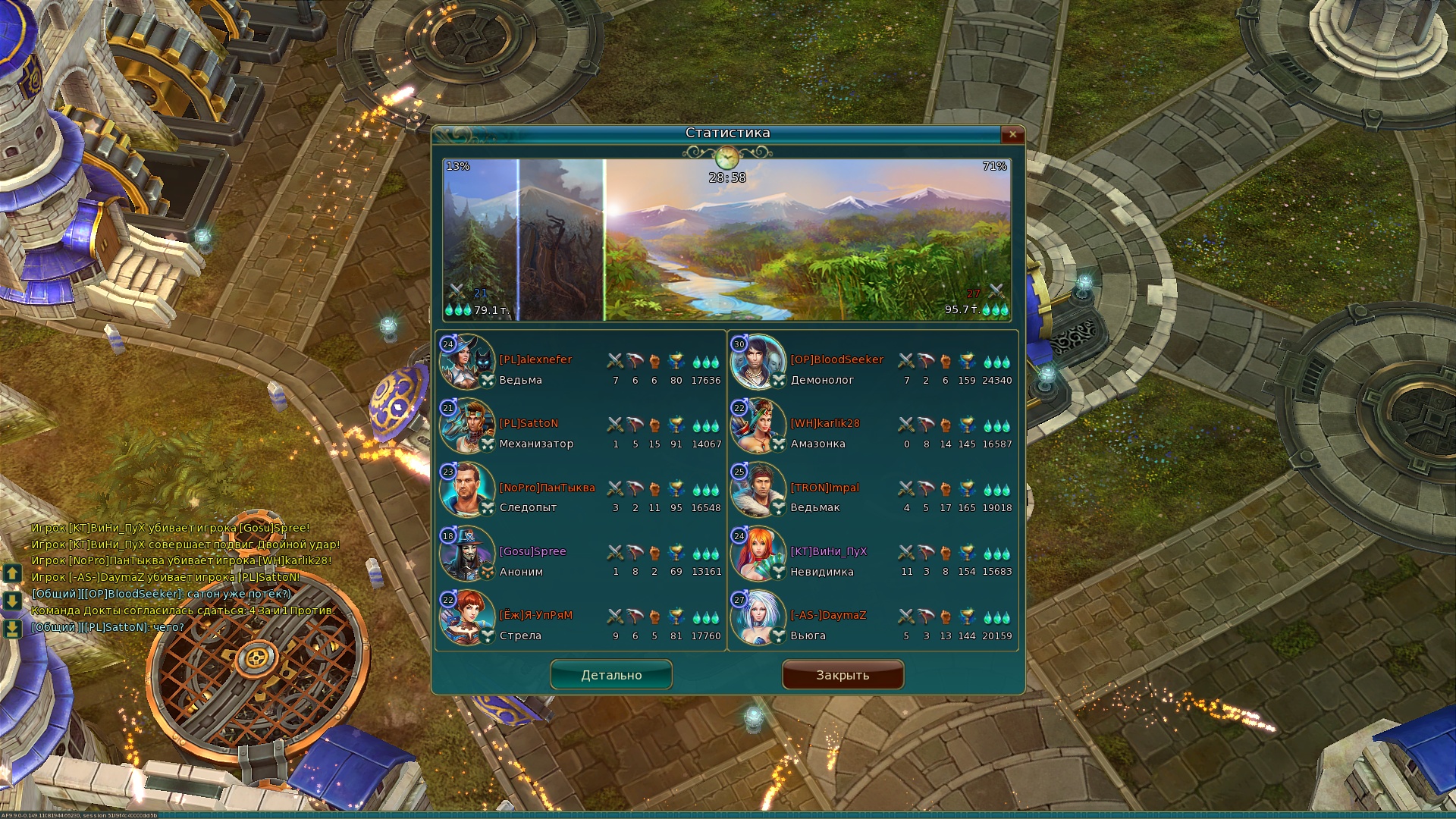Click the chat single down-arrow button
This screenshot has height=819, width=1456.
[12, 601]
